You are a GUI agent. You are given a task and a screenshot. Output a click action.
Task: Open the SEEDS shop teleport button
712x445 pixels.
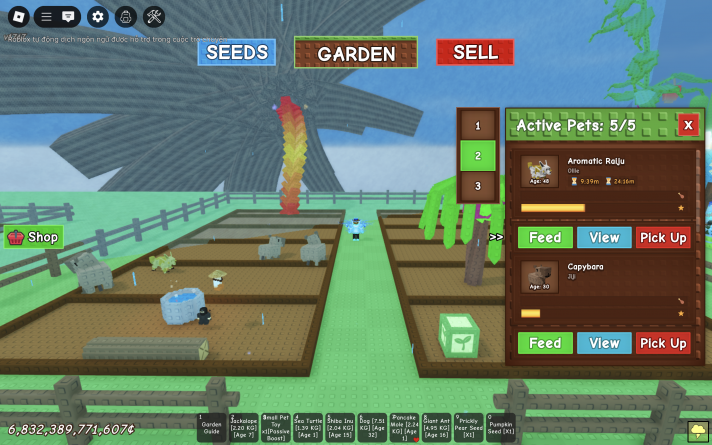(x=236, y=52)
